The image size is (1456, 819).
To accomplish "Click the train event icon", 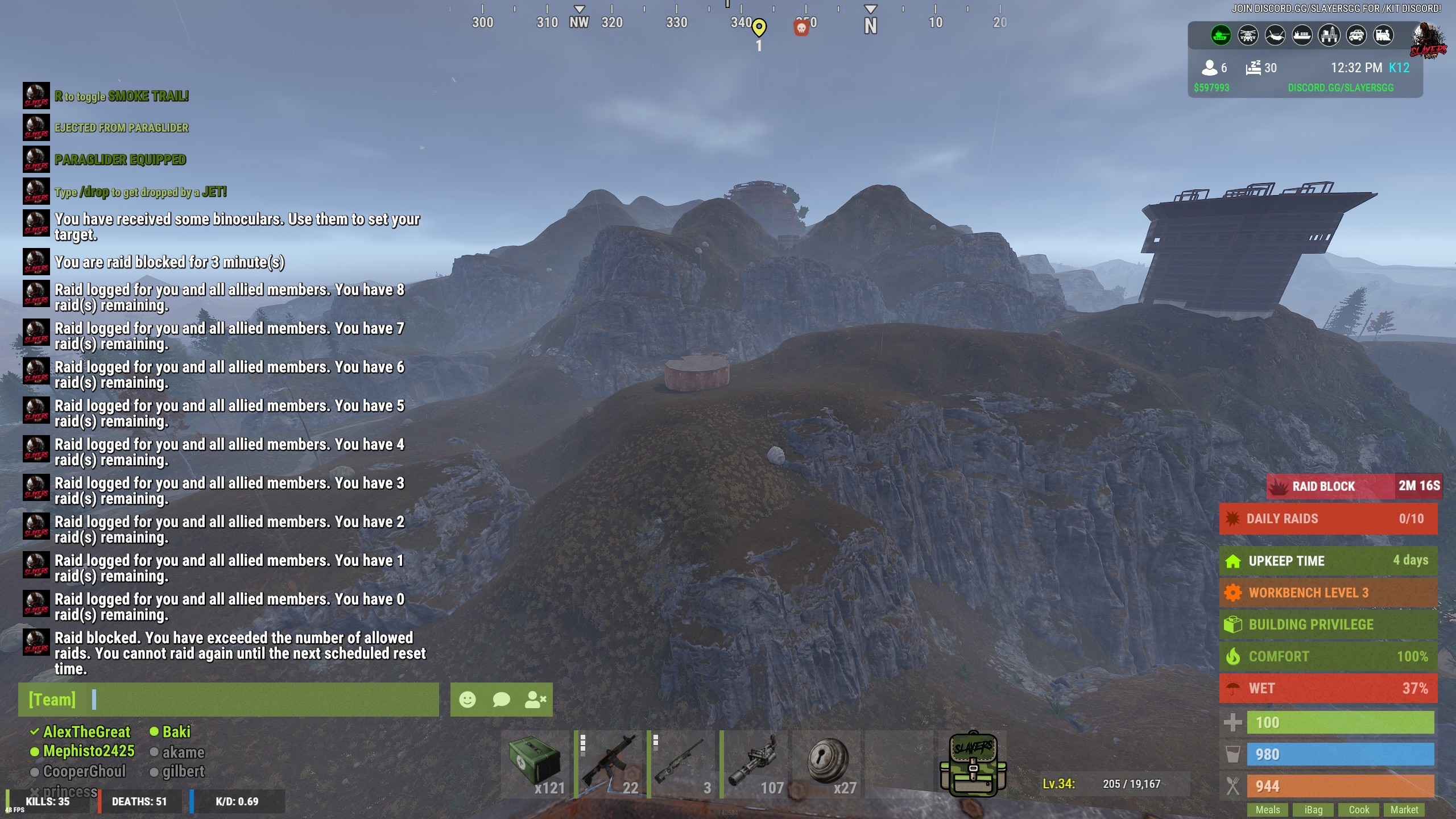I will coord(1383,36).
